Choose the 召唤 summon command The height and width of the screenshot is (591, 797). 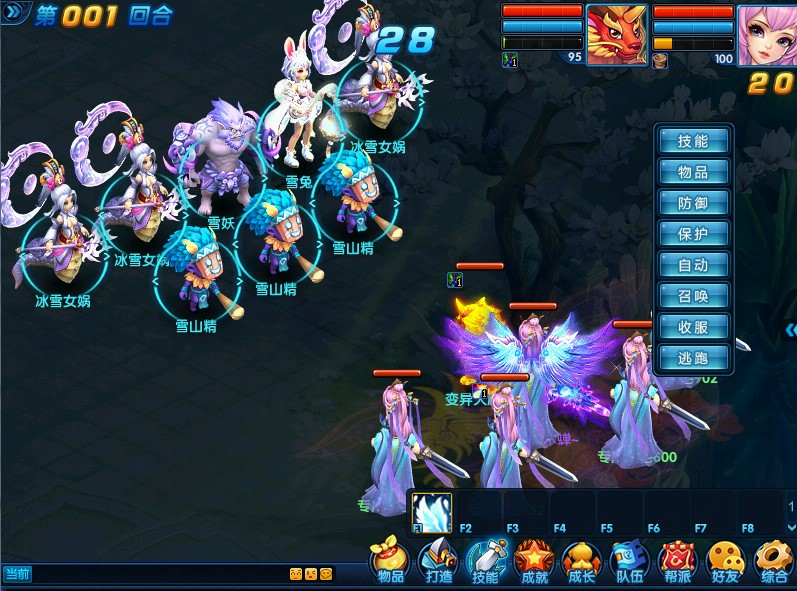point(693,297)
